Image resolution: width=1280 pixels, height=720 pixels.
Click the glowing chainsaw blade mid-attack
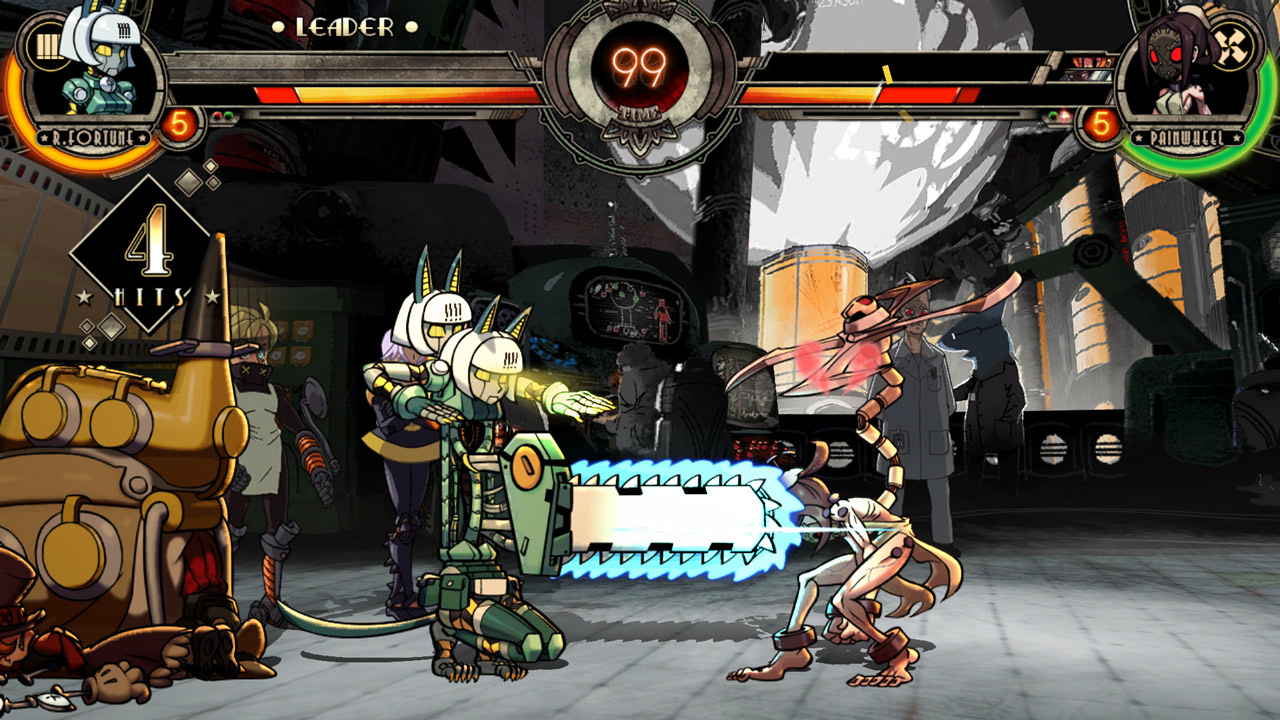(x=665, y=520)
